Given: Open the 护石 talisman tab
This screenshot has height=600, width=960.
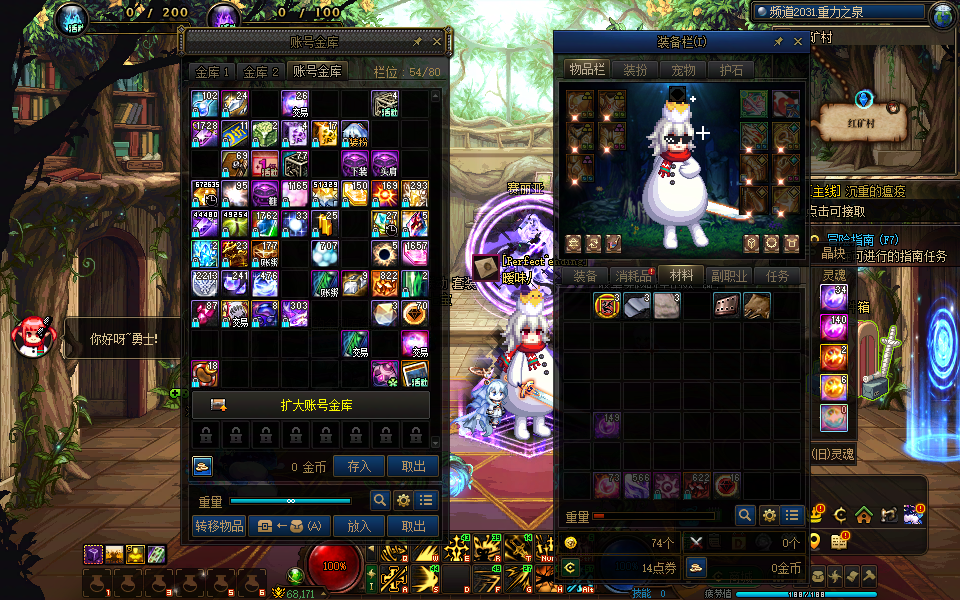Looking at the screenshot, I should coord(731,70).
